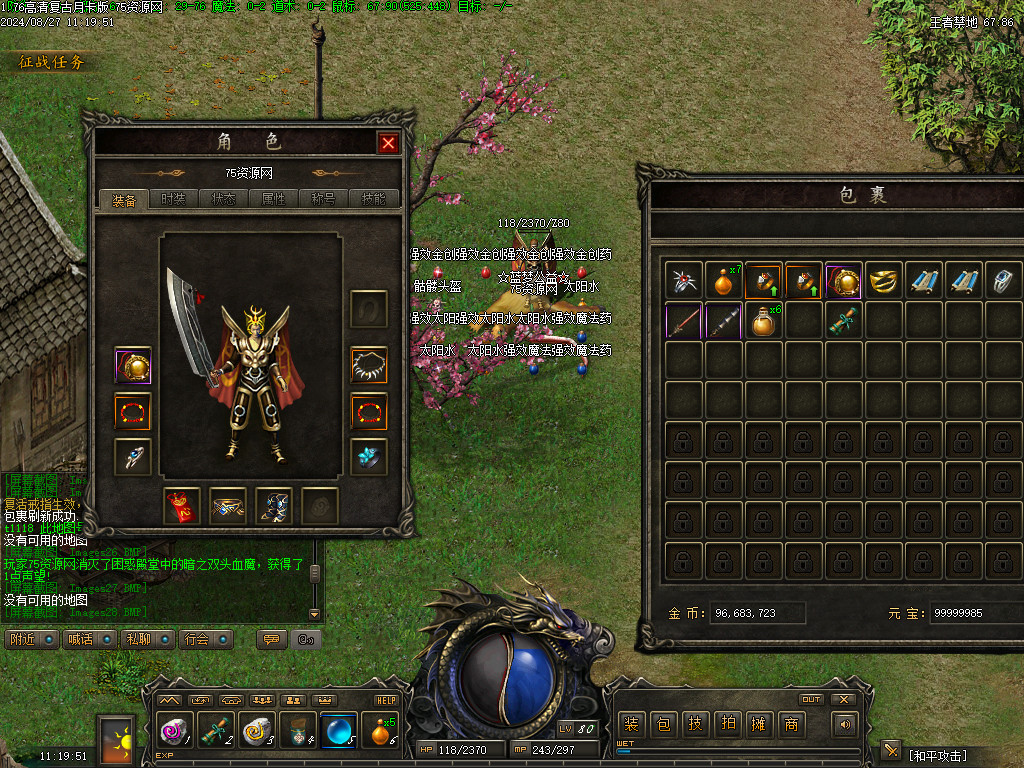The image size is (1024, 768).
Task: Show the 称号 titles tab
Action: [x=323, y=199]
